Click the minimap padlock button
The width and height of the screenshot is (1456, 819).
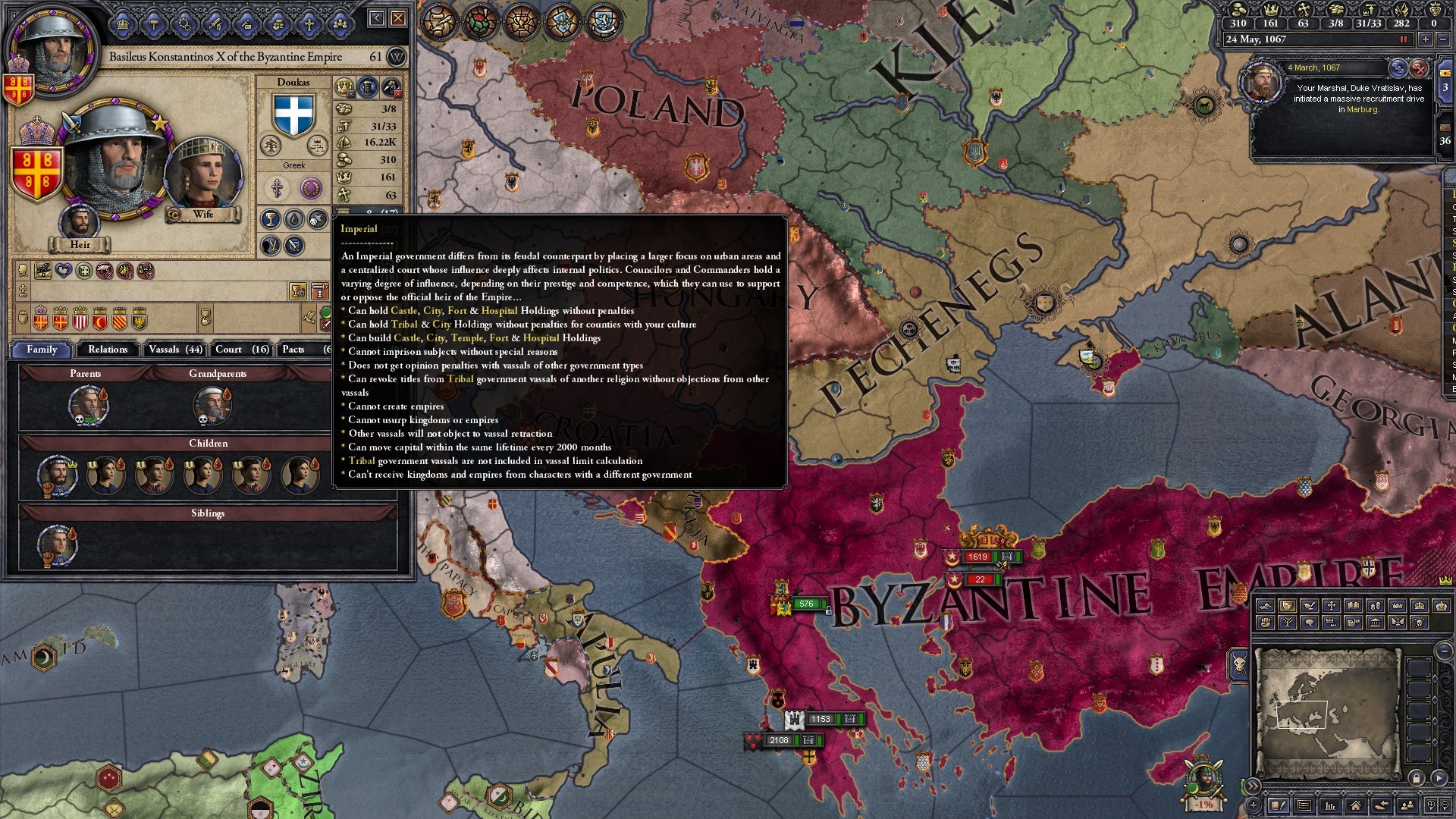[x=1416, y=778]
